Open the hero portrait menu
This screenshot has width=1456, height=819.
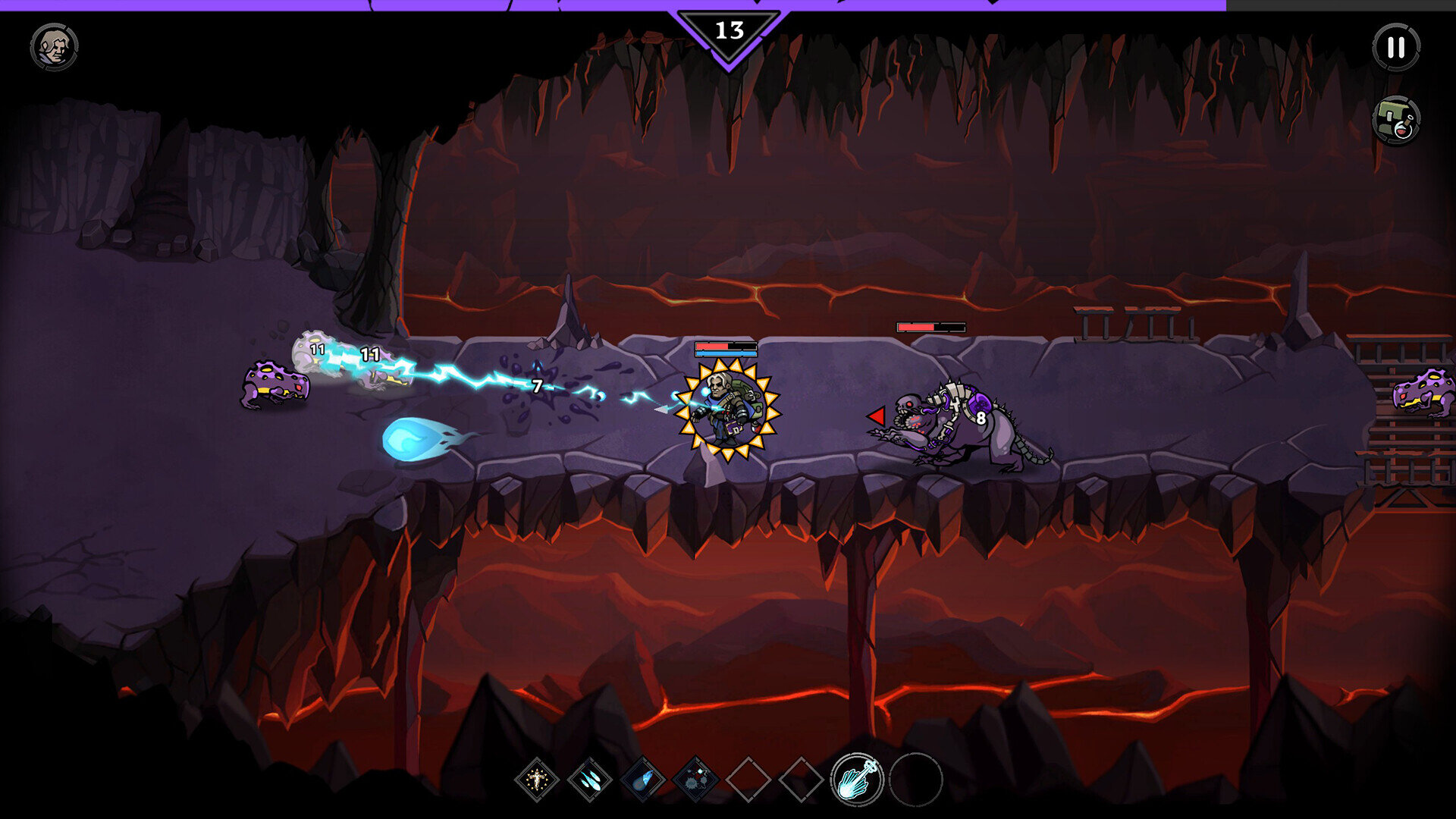54,47
